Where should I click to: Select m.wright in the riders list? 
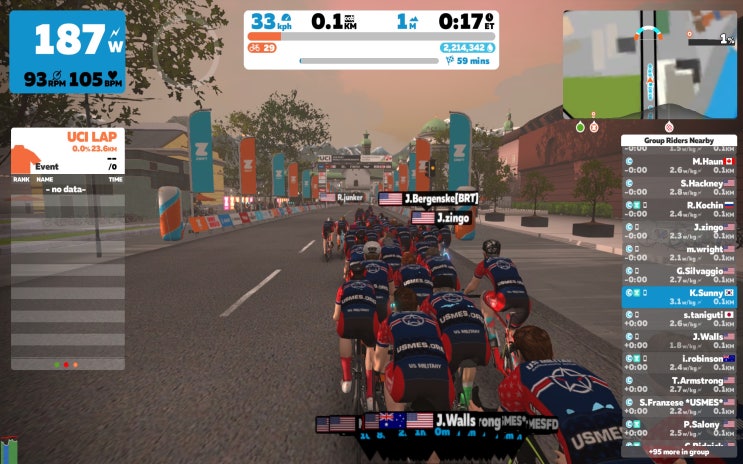click(679, 253)
